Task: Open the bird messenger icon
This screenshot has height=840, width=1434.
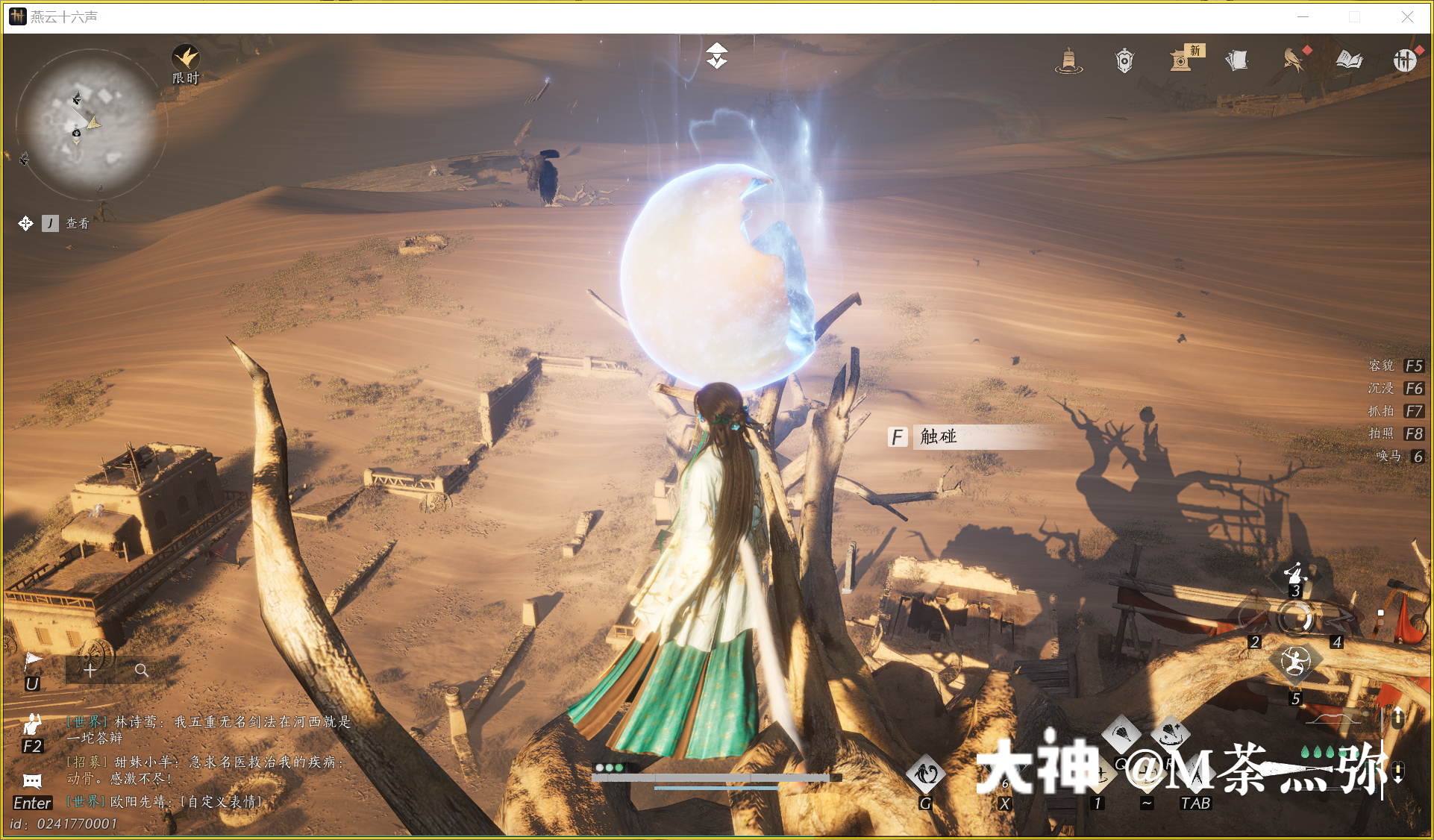Action: 1293,60
